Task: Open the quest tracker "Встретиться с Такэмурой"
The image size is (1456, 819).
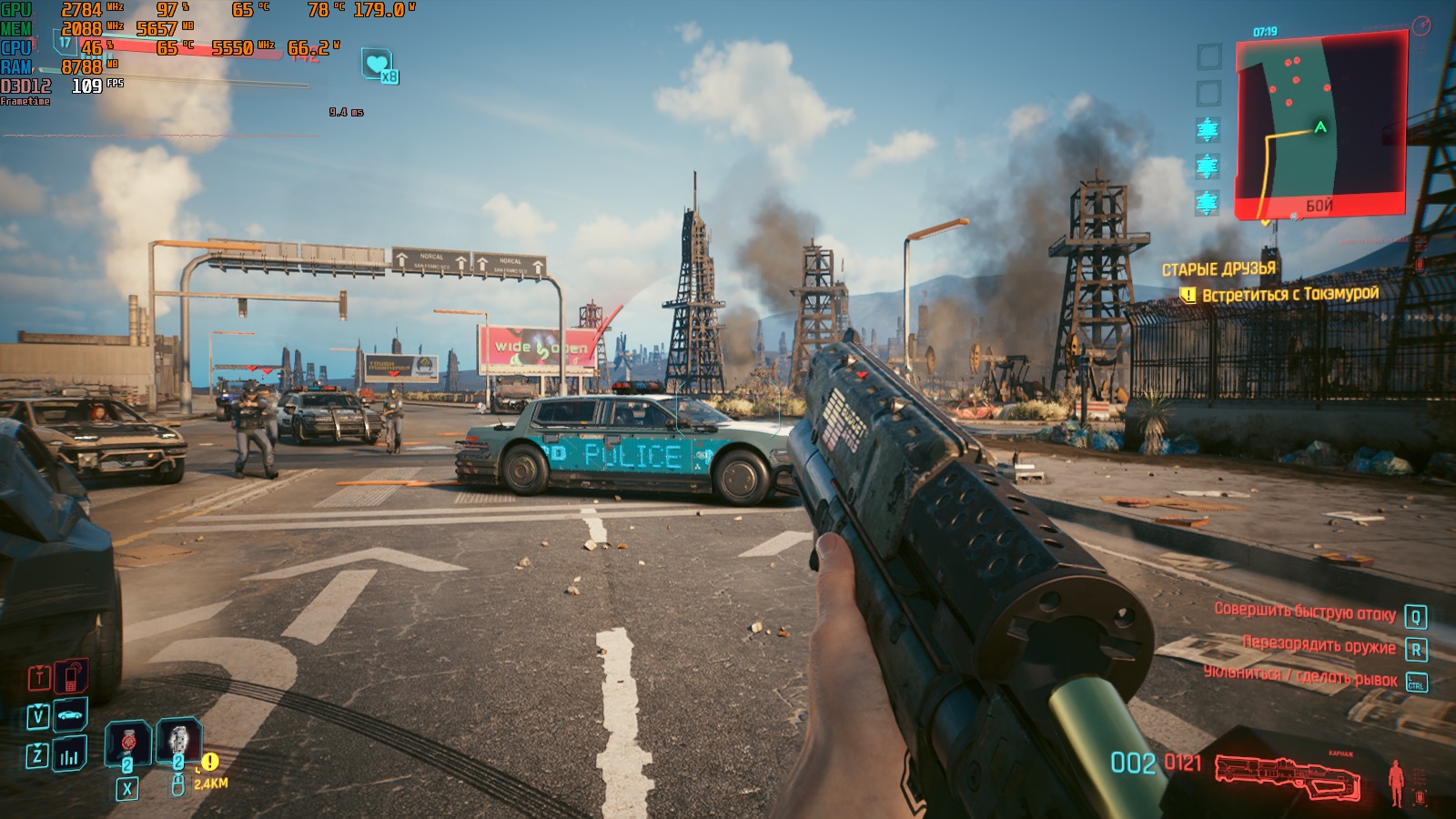Action: [x=1289, y=294]
